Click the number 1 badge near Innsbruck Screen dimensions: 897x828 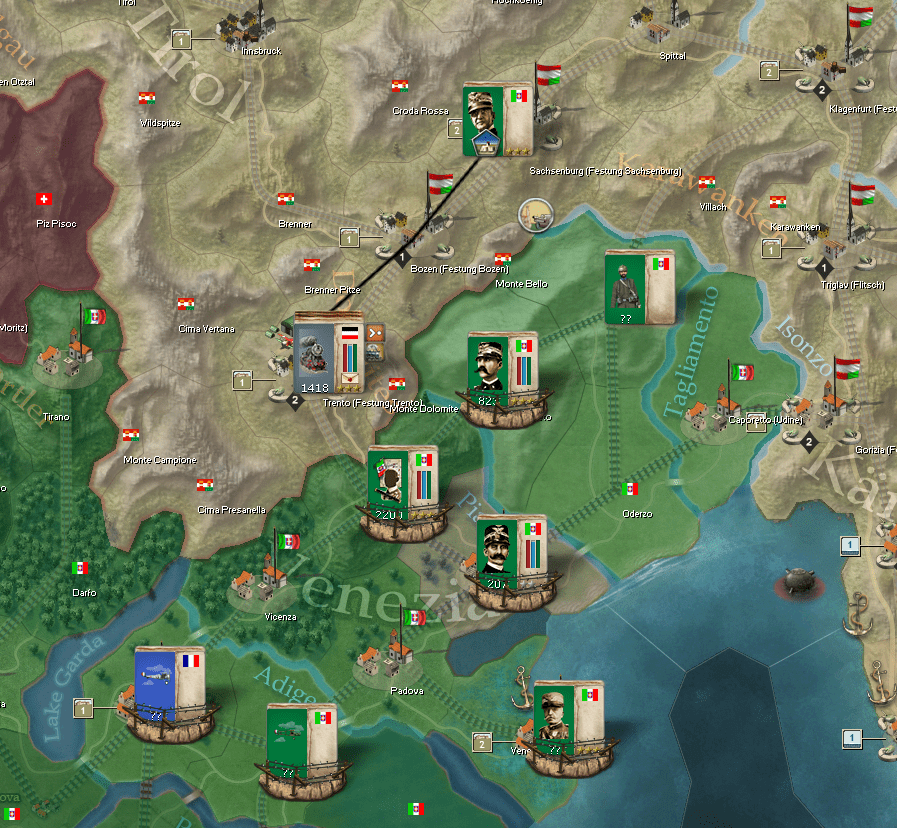[x=182, y=39]
